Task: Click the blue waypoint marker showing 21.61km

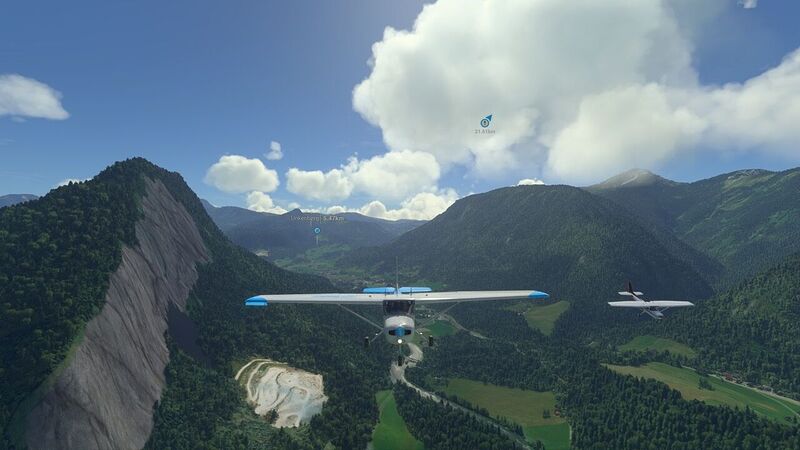Action: click(486, 121)
